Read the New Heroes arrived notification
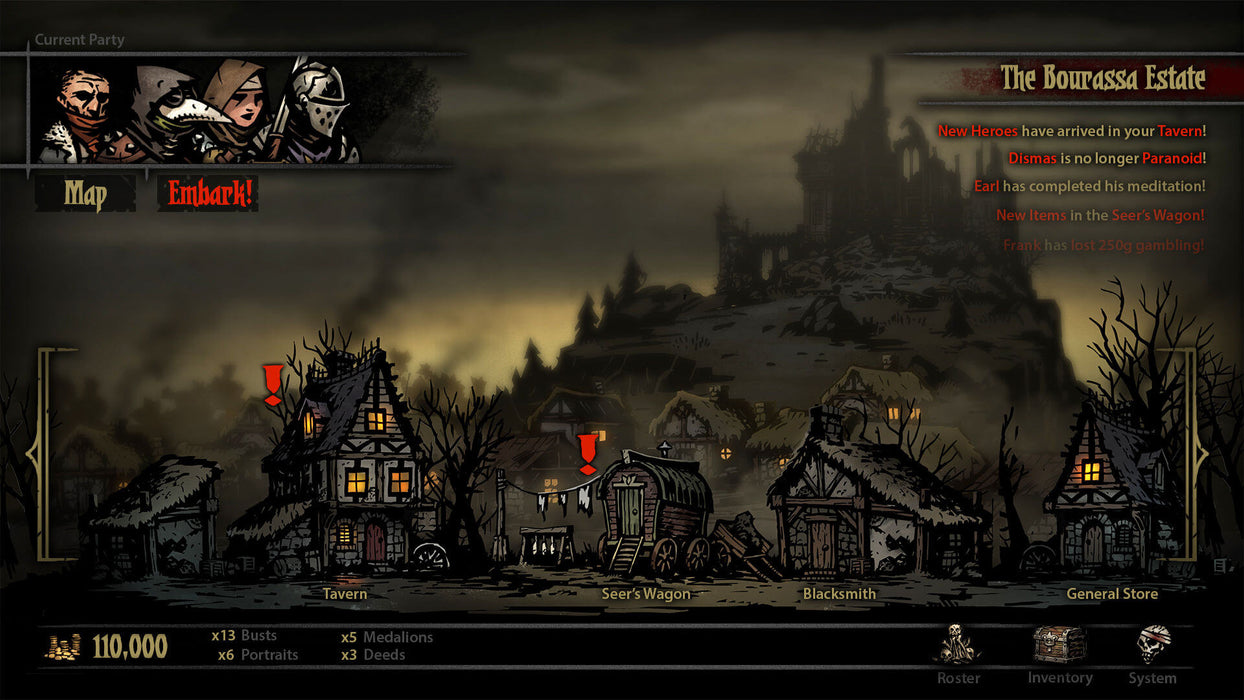This screenshot has width=1244, height=700. pos(1071,131)
